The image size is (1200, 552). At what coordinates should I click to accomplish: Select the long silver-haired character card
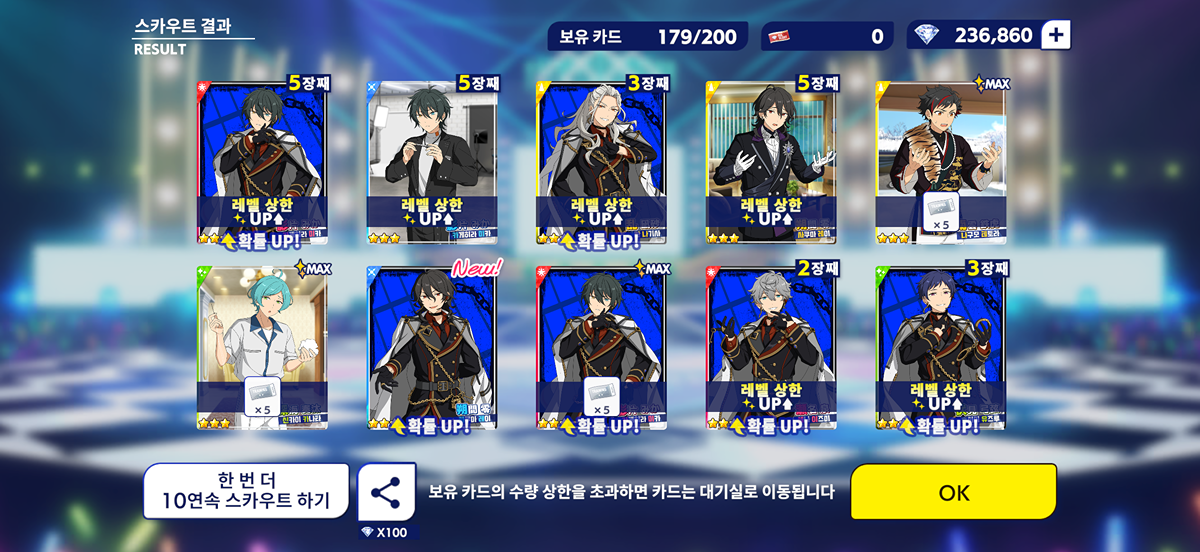tap(602, 163)
